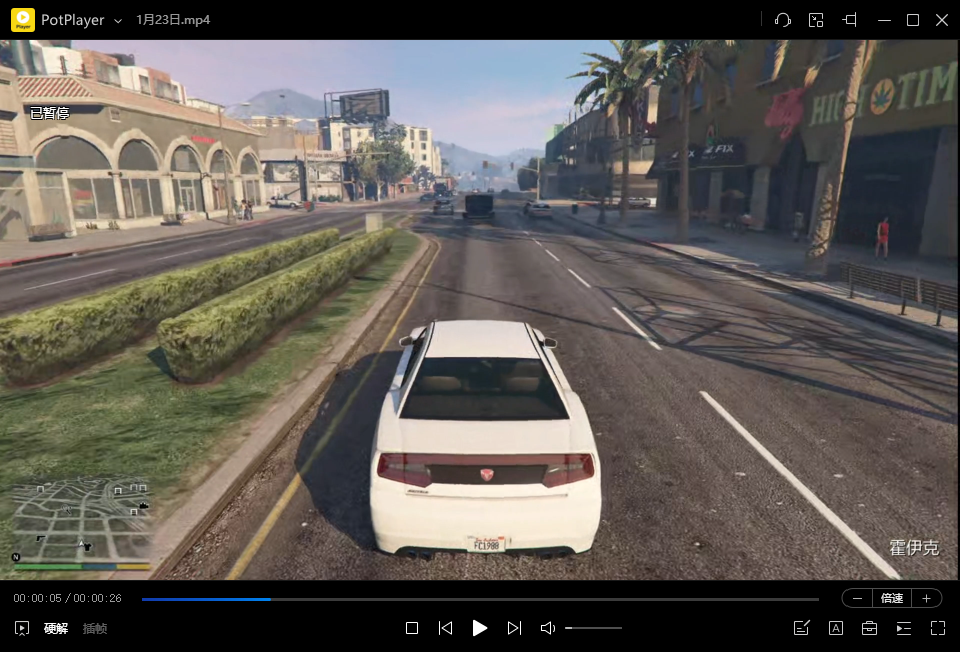Viewport: 960px width, 652px height.
Task: Close the PotPlayer window
Action: [x=941, y=20]
